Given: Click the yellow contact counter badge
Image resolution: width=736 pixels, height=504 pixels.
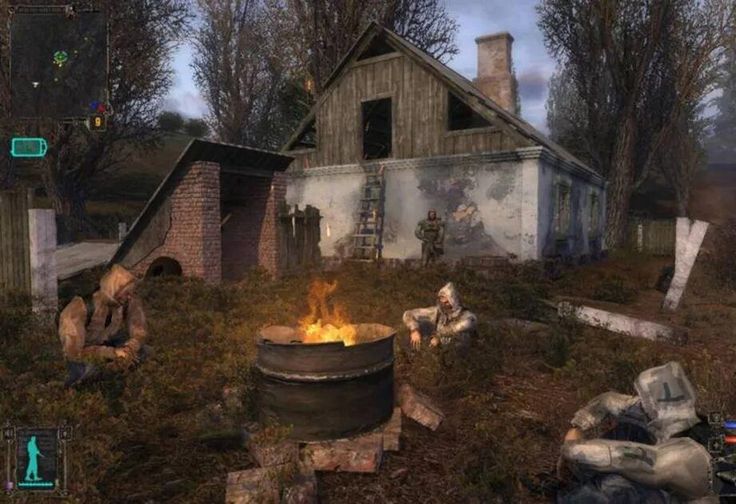Looking at the screenshot, I should coord(97,121).
